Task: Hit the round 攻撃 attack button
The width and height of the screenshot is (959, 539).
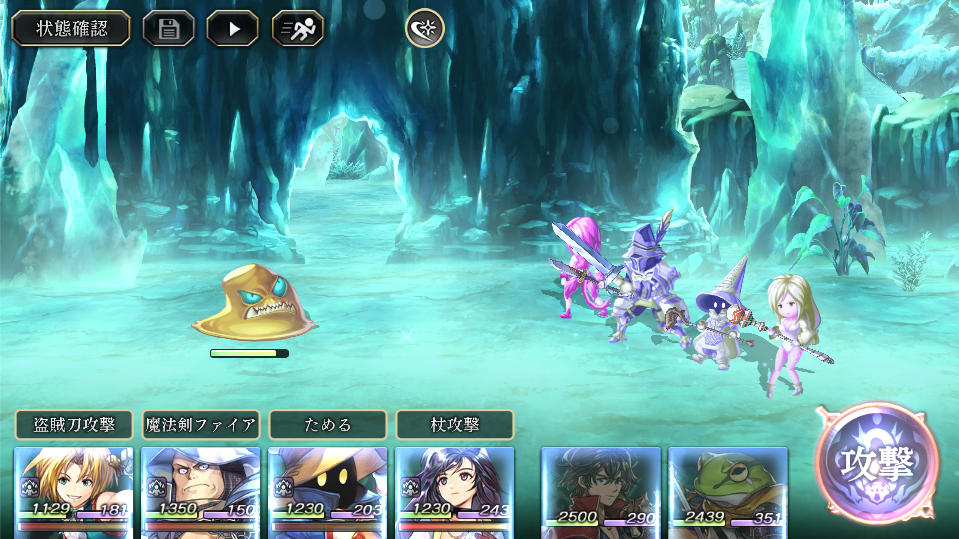Action: 877,463
